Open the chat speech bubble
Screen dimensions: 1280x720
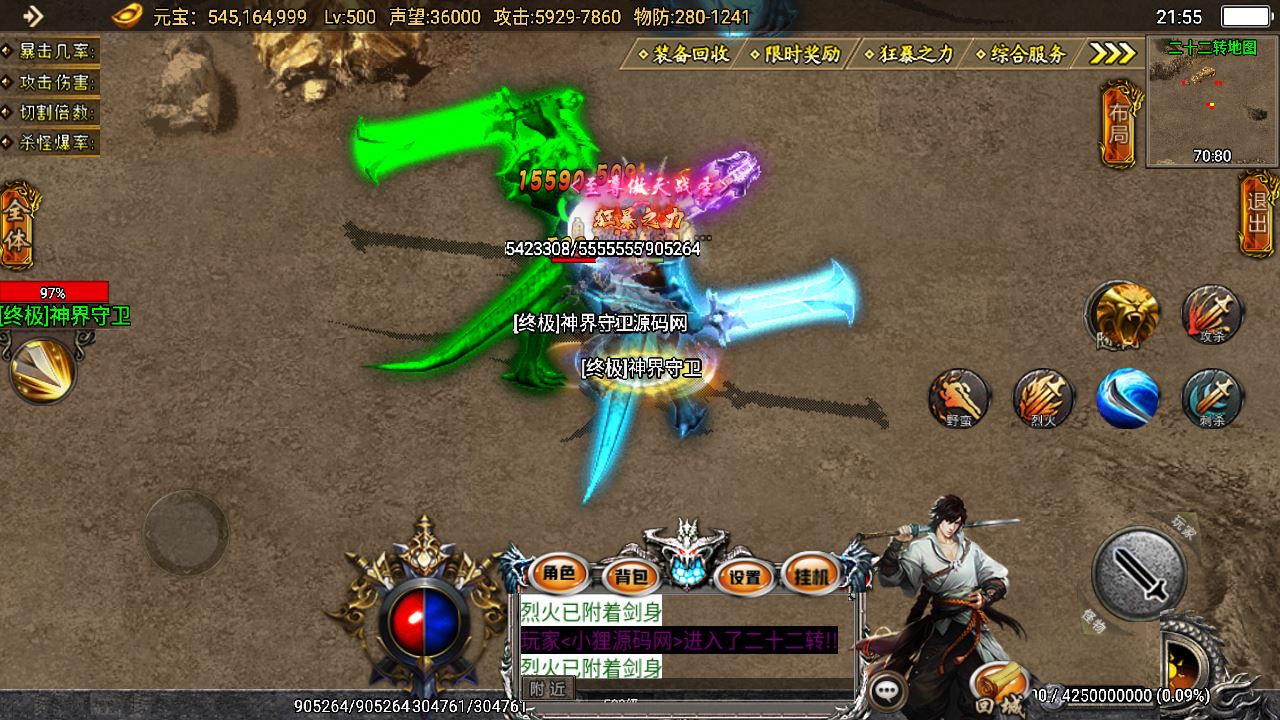click(x=887, y=690)
